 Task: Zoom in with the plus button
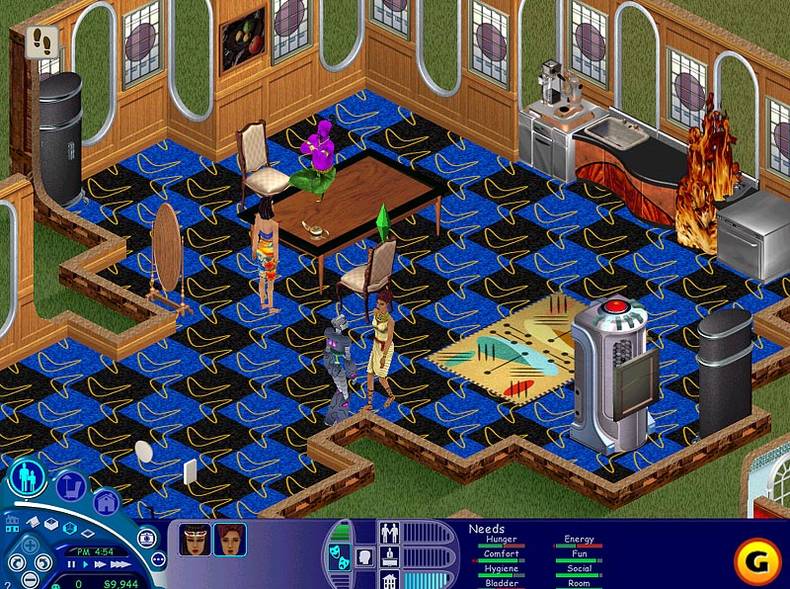pos(30,546)
